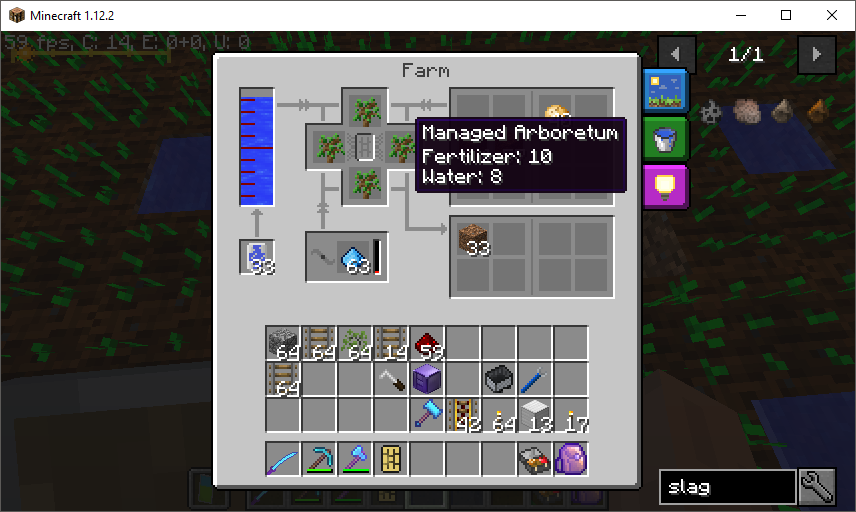856x512 pixels.
Task: Go to the next JEI page
Action: click(817, 54)
